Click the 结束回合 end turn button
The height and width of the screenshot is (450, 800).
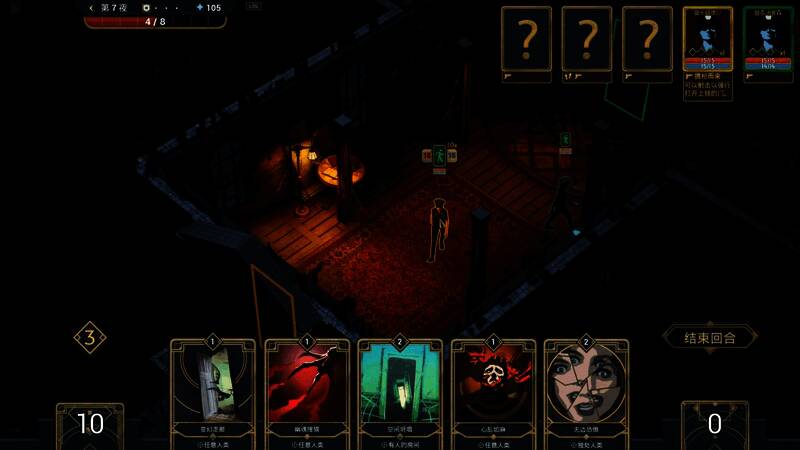pos(710,338)
